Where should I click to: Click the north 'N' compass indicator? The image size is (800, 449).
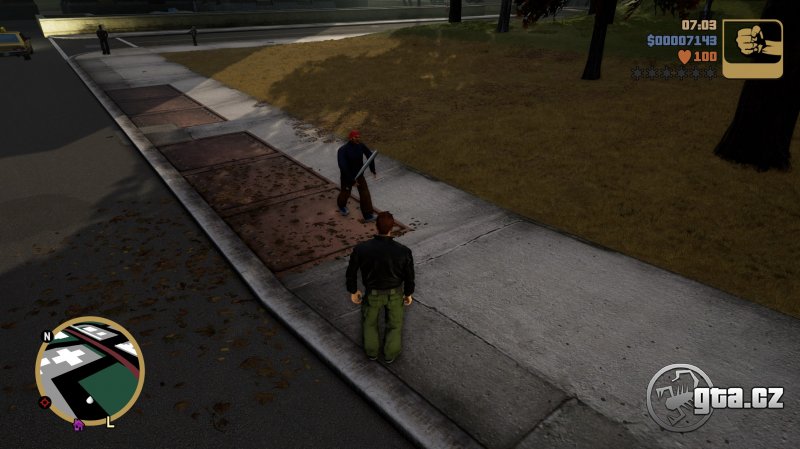[46, 336]
